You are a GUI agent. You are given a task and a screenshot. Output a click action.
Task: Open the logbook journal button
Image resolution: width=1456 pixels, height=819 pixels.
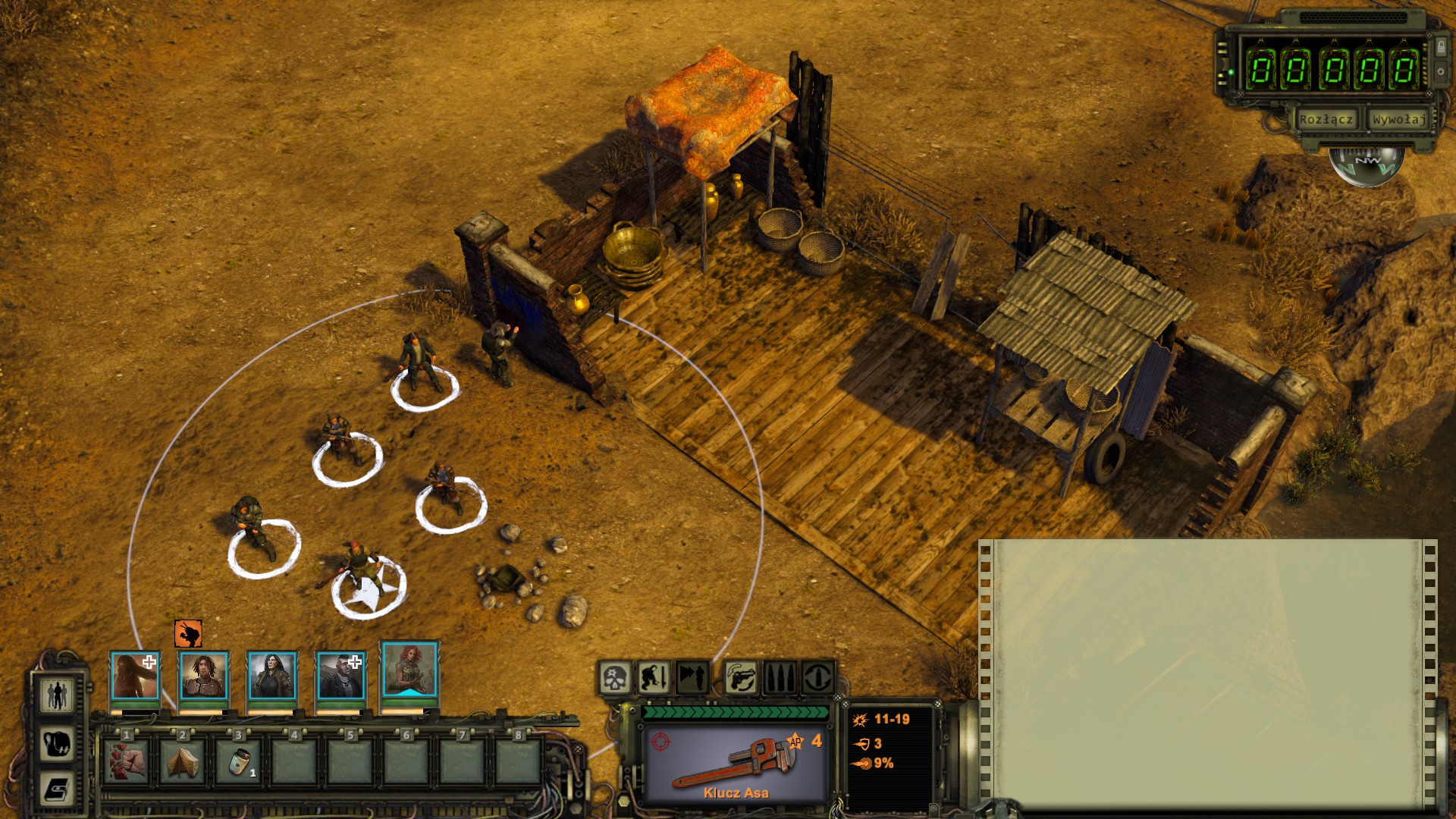coord(57,790)
